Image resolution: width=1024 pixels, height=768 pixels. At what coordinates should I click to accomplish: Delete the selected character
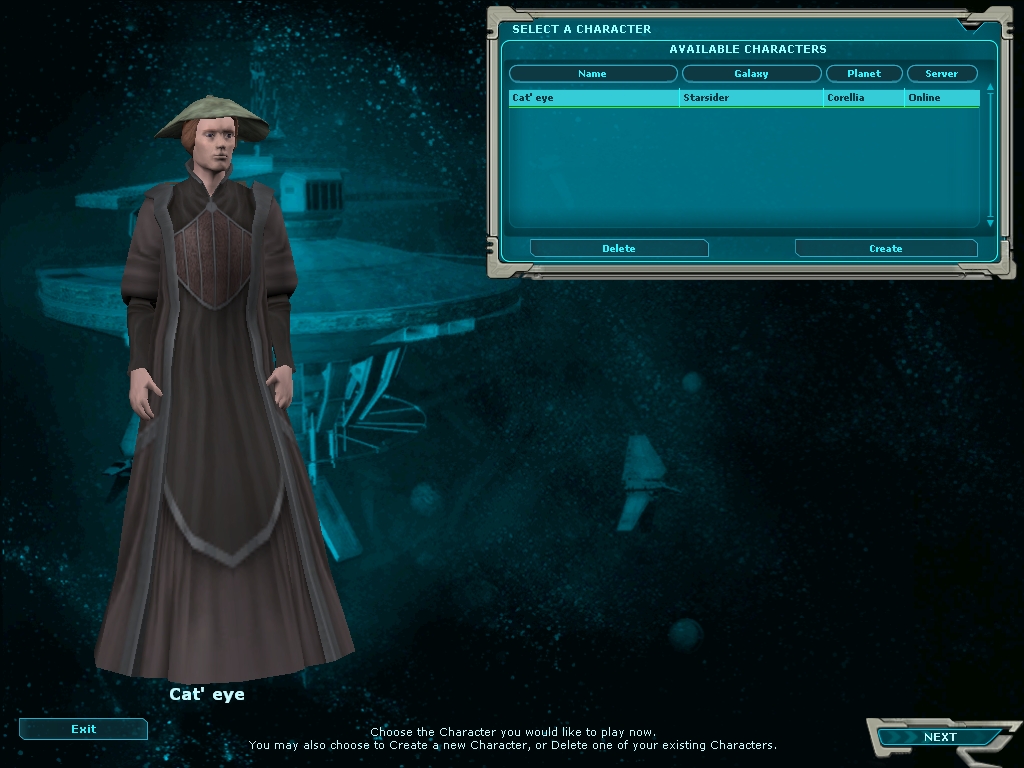[x=619, y=248]
